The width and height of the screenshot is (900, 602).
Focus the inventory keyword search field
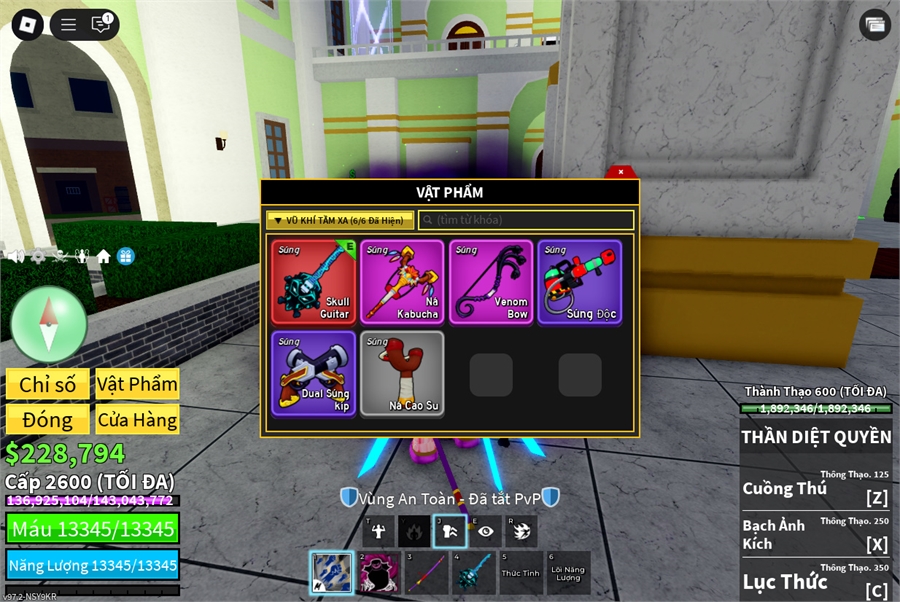point(526,220)
